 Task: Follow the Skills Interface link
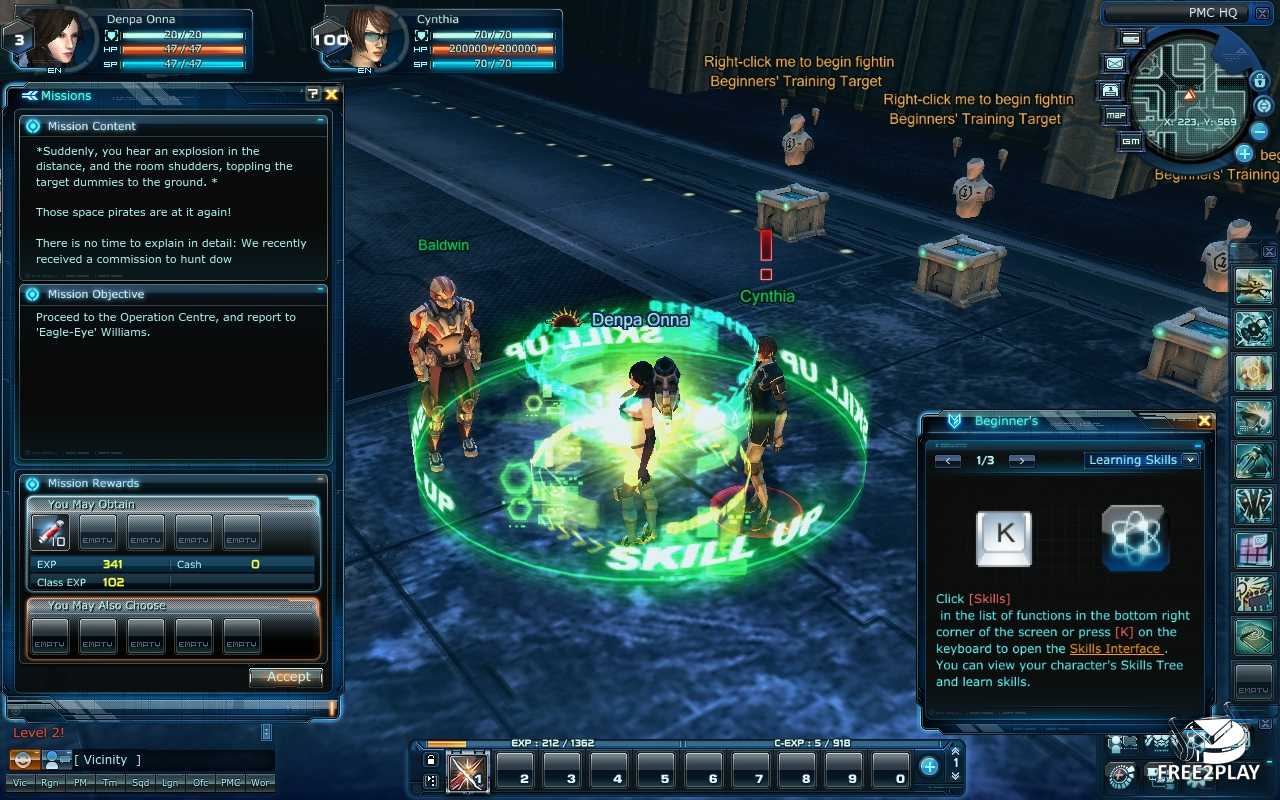1115,649
